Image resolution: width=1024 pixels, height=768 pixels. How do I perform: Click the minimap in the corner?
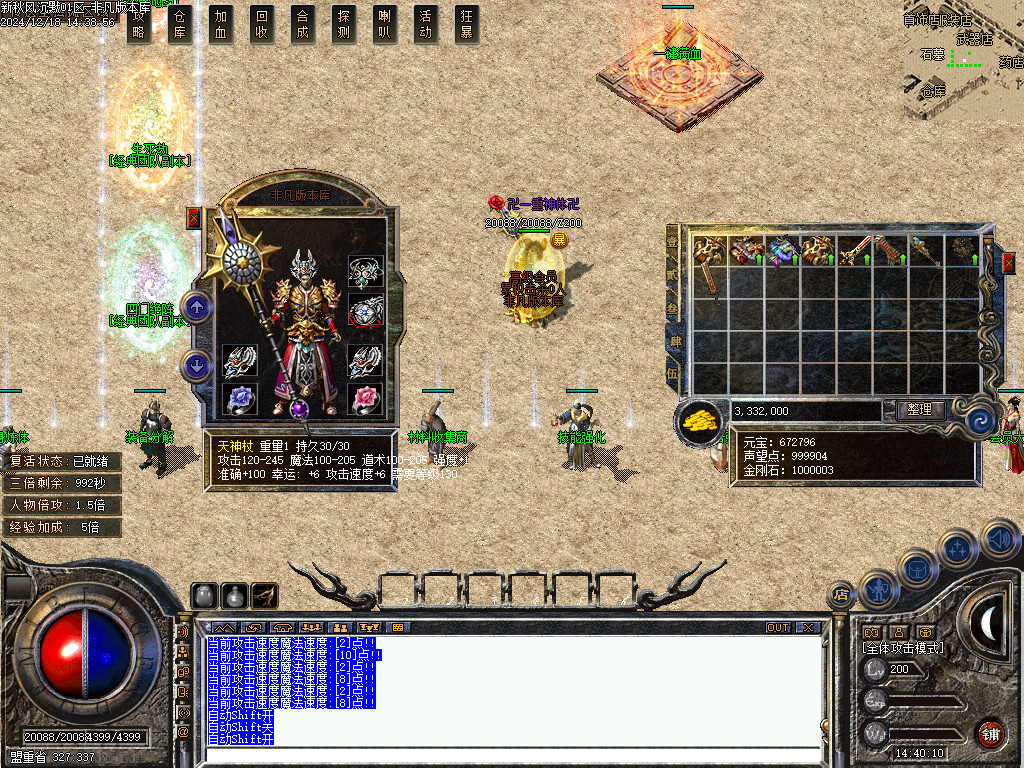(962, 58)
